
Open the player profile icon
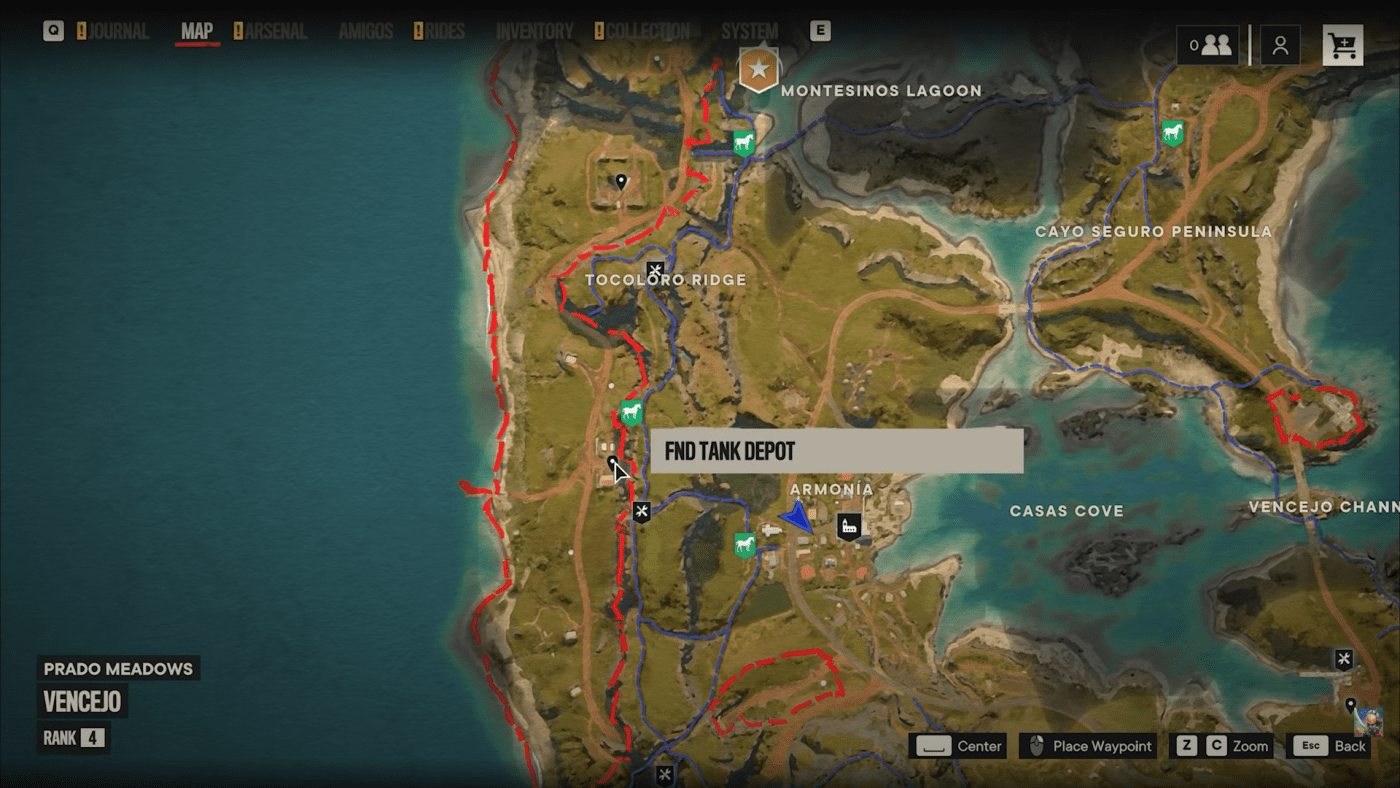pyautogui.click(x=1281, y=44)
